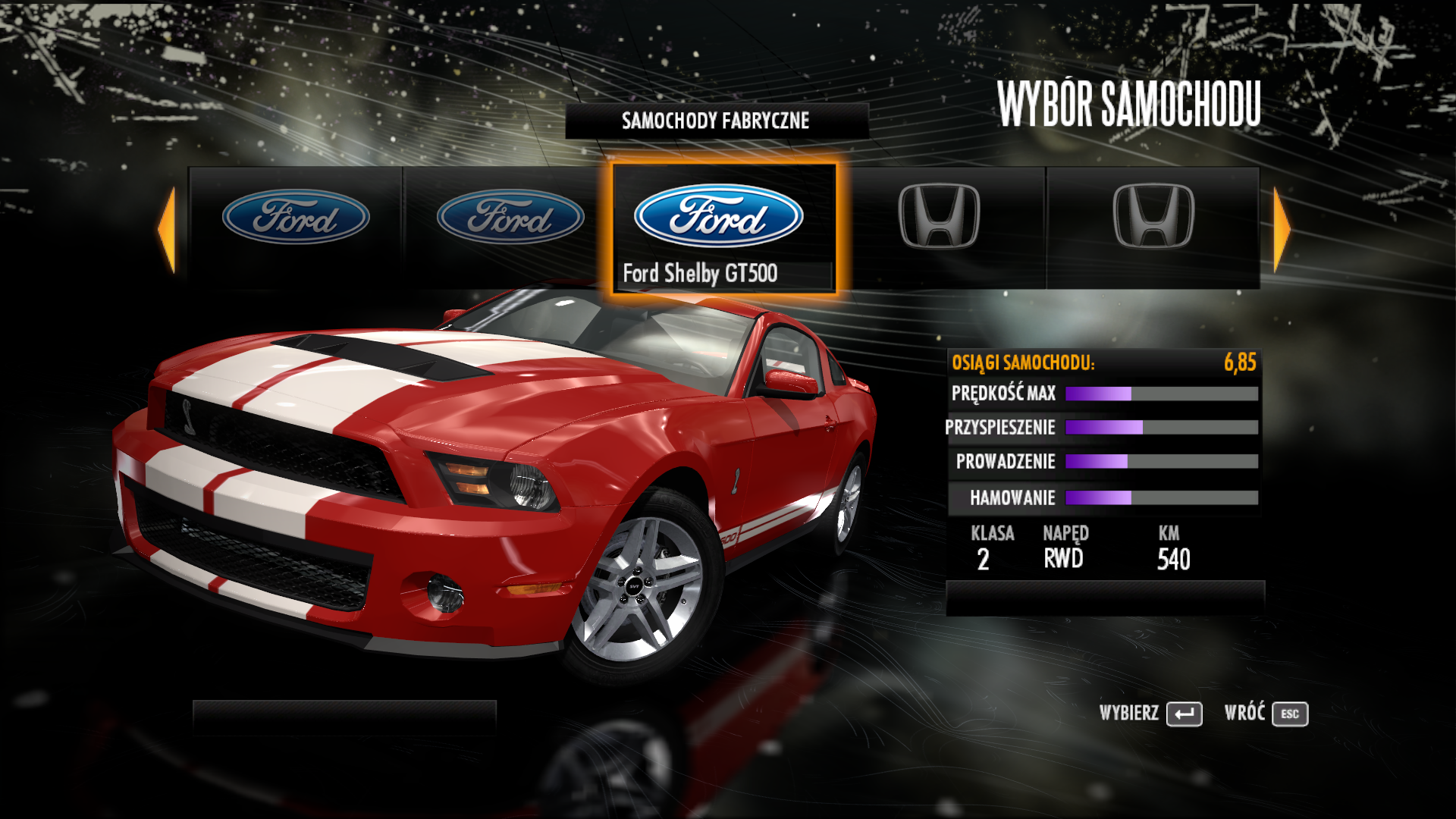This screenshot has width=1456, height=819.
Task: Show next cars with the orange right arrow
Action: 1282,228
